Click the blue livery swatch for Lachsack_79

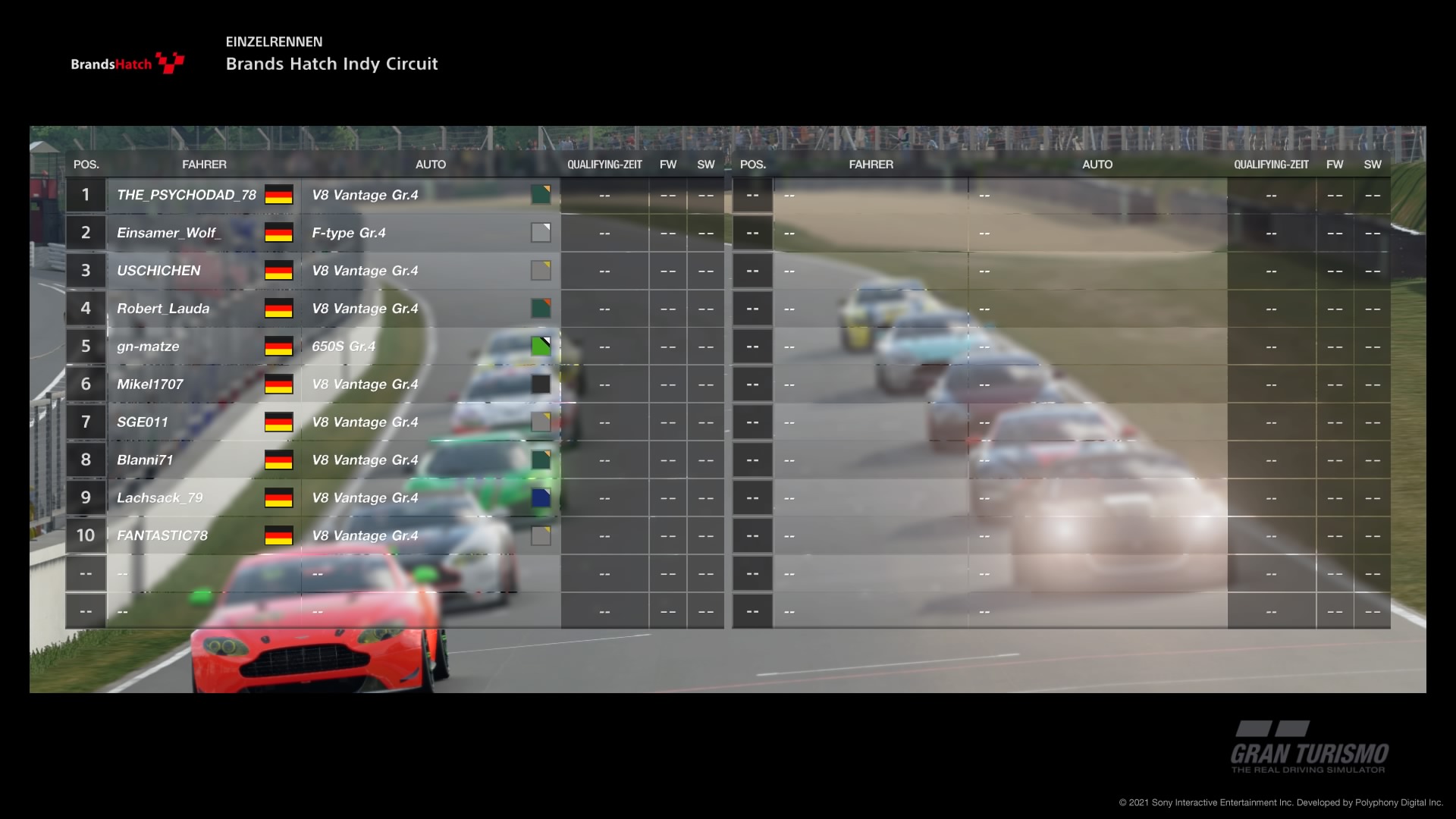pyautogui.click(x=541, y=498)
